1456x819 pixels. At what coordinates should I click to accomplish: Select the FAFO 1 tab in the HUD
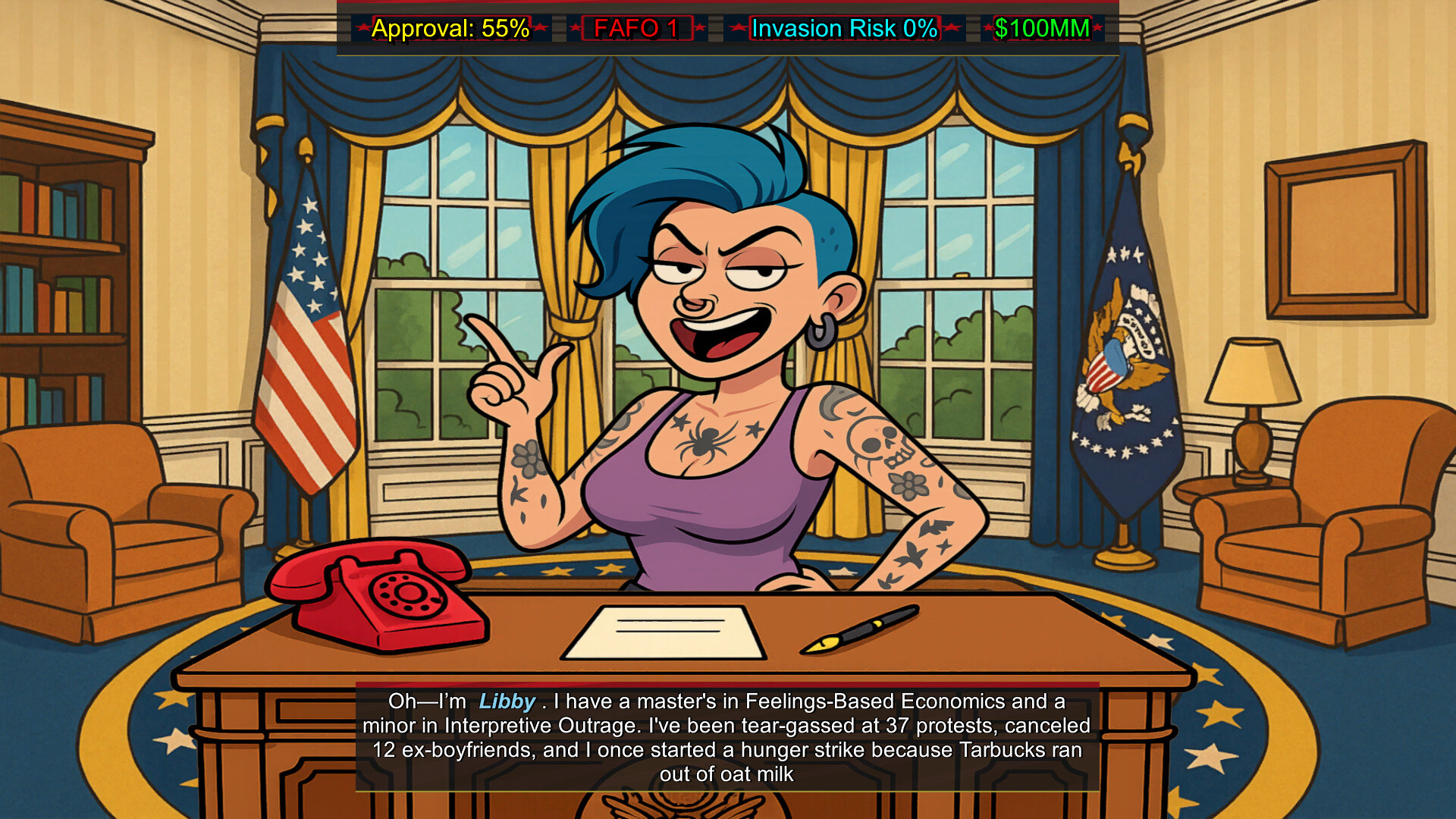click(637, 29)
